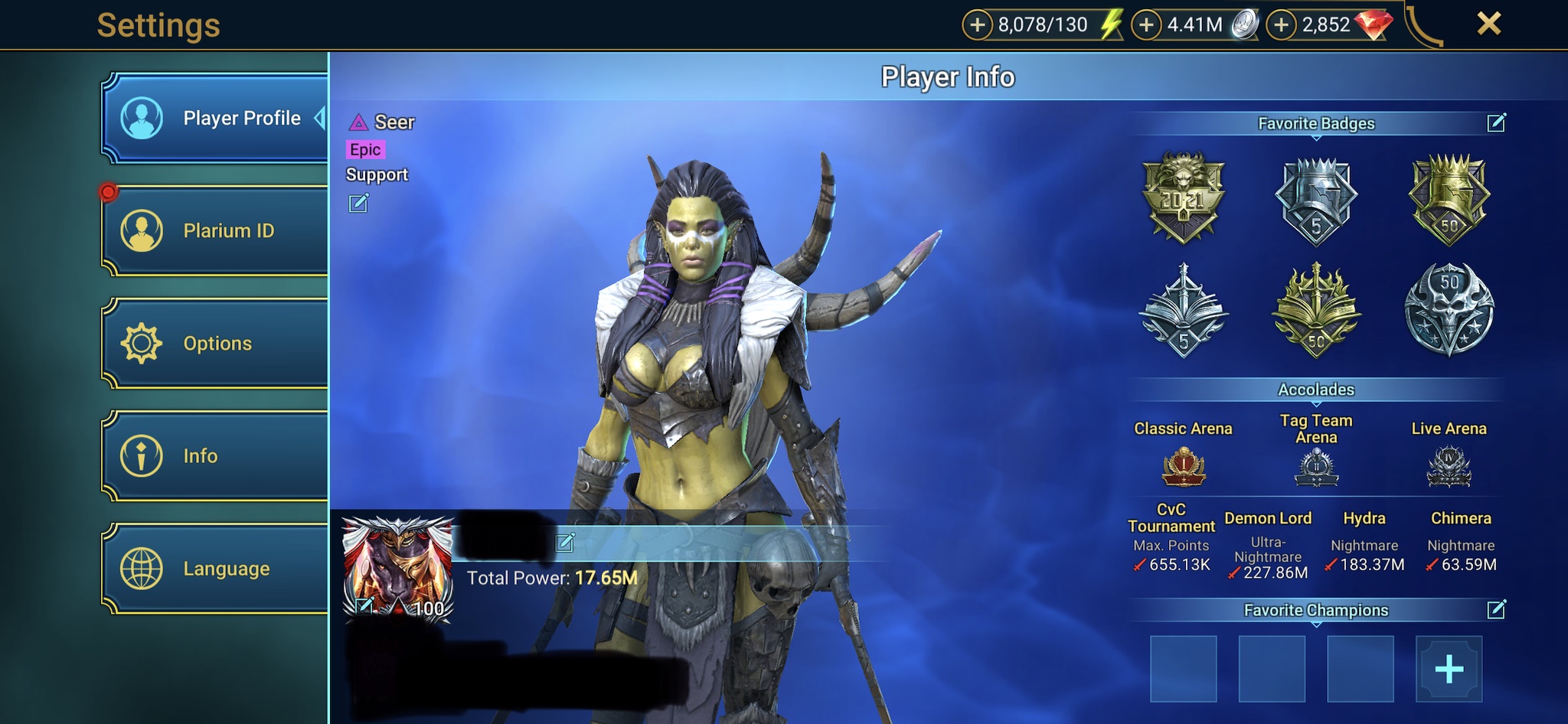Show the Info section
This screenshot has width=1568, height=724.
click(216, 455)
